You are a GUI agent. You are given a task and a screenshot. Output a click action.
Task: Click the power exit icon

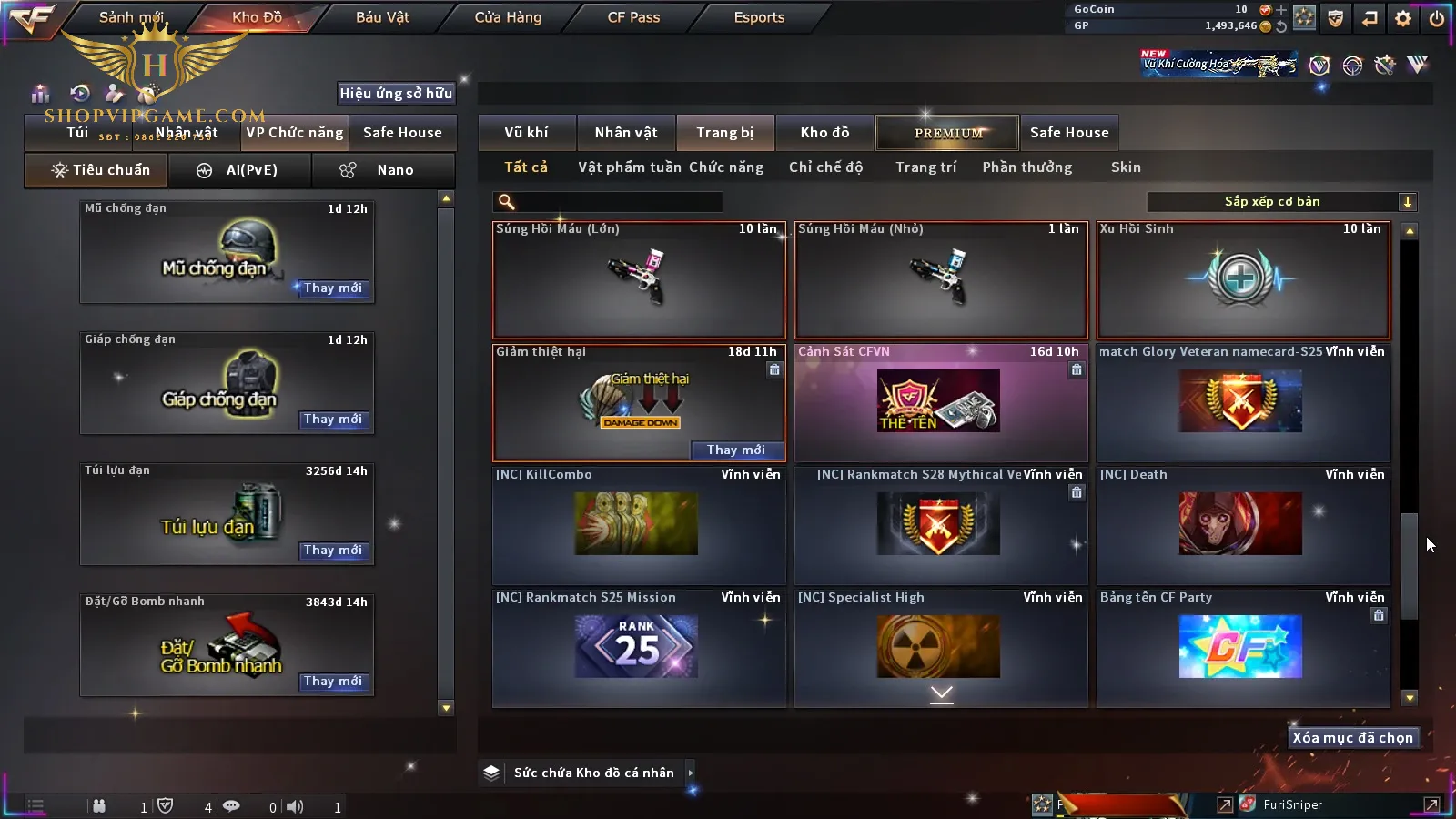(1437, 18)
